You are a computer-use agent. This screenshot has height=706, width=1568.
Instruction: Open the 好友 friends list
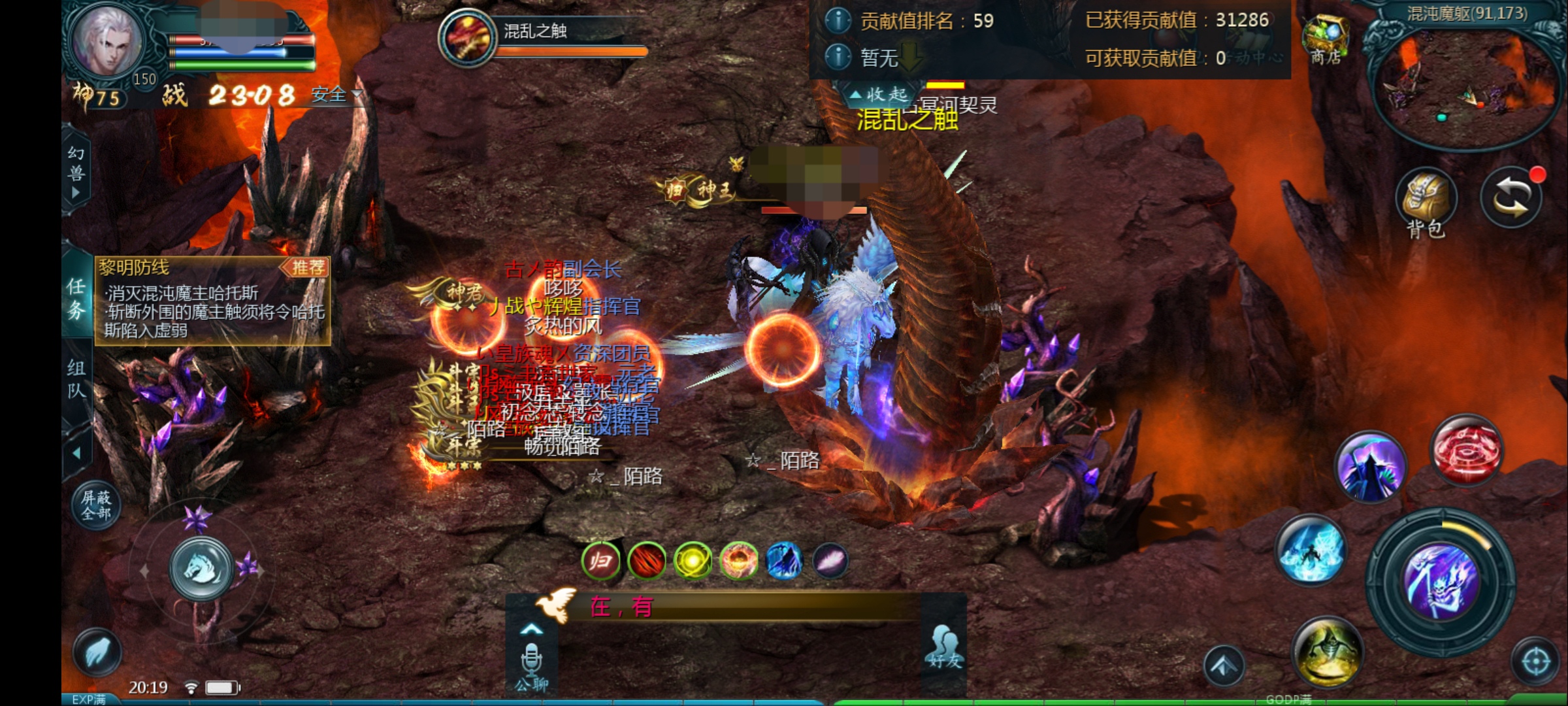point(945,647)
